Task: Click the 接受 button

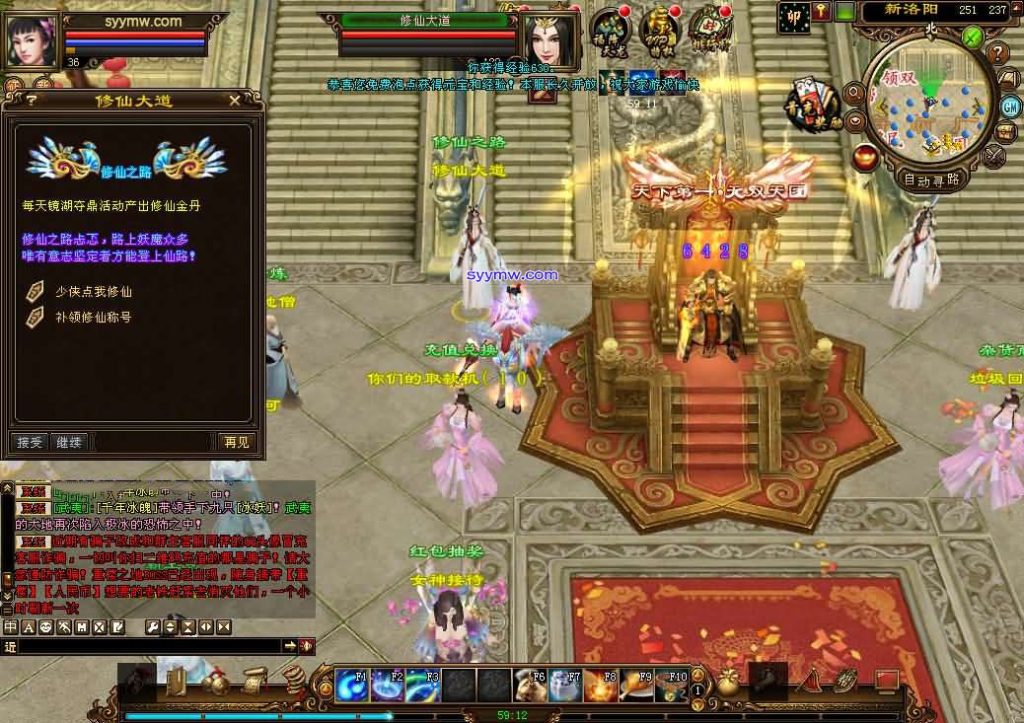Action: click(30, 441)
